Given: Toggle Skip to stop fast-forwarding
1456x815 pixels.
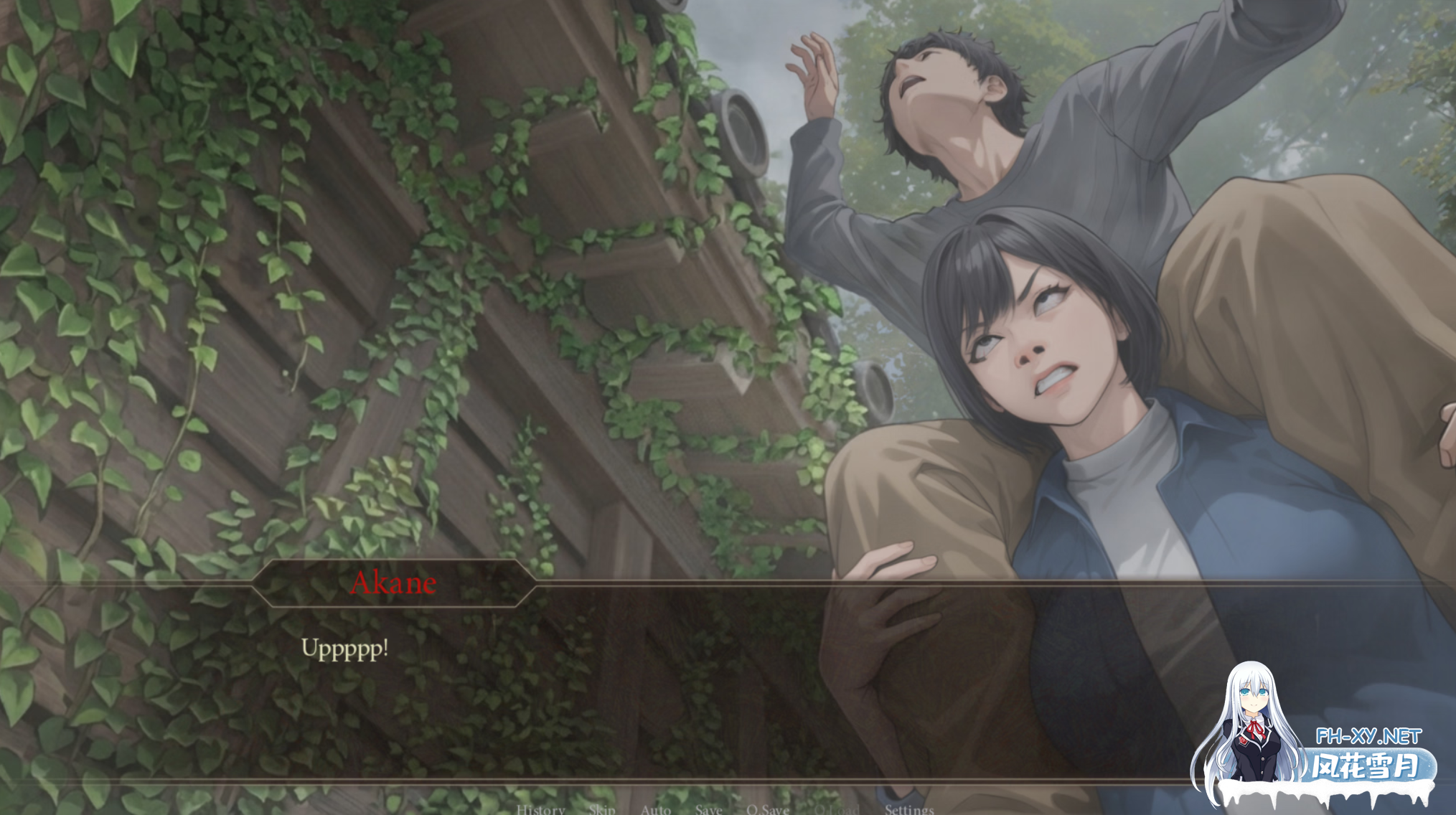Looking at the screenshot, I should click(601, 809).
